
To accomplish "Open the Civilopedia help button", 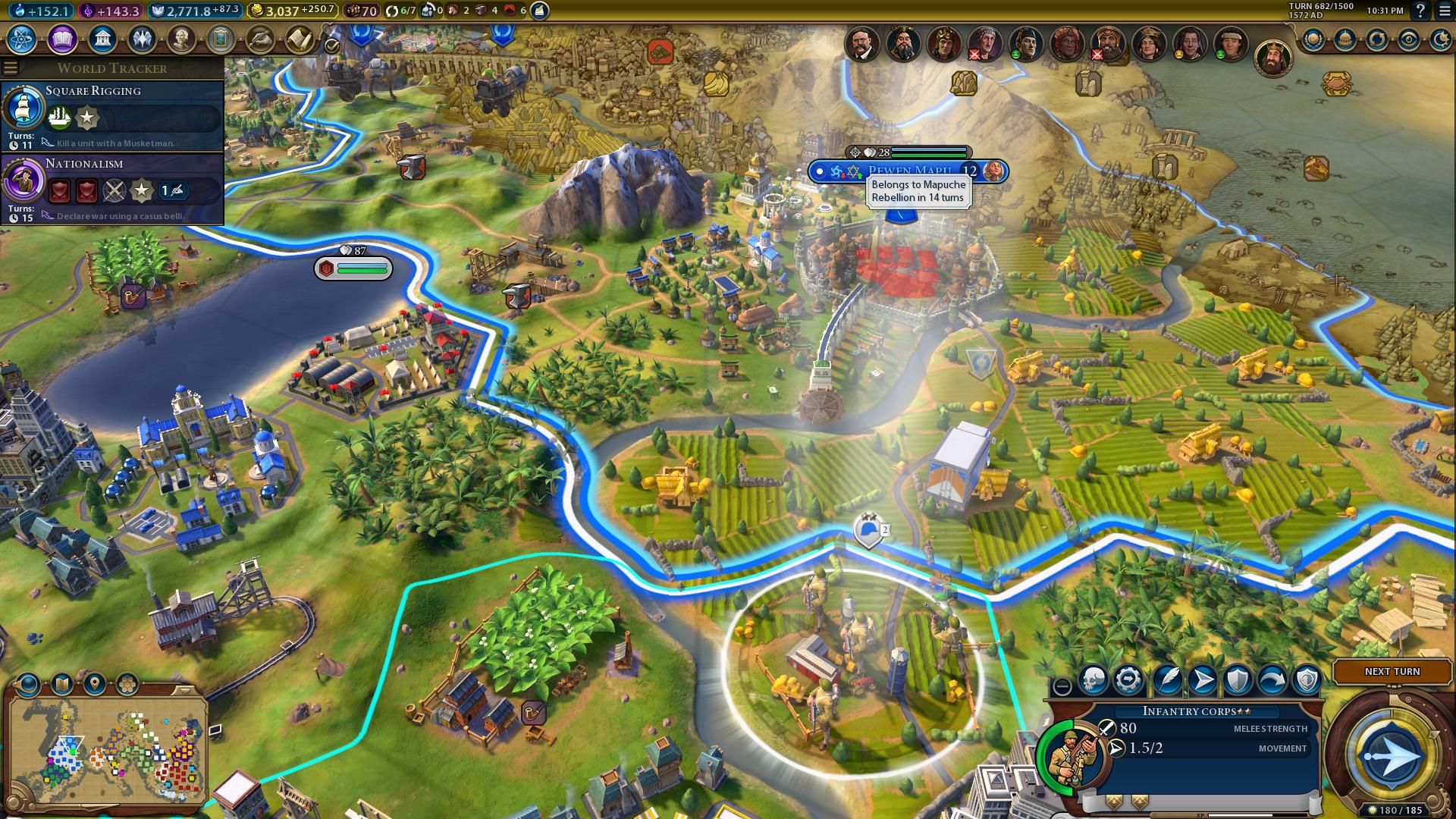I will [x=1420, y=11].
